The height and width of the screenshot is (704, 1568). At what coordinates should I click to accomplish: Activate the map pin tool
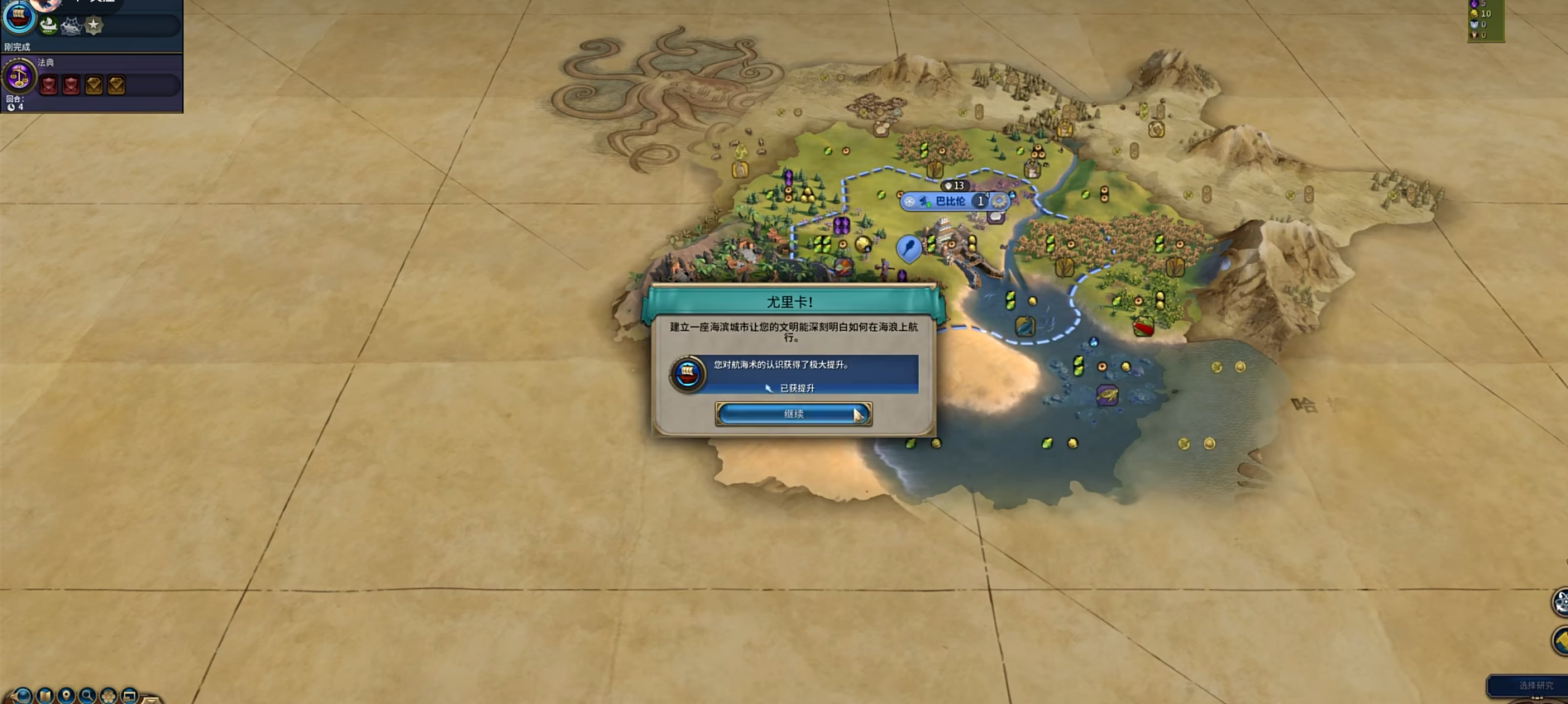coord(66,696)
